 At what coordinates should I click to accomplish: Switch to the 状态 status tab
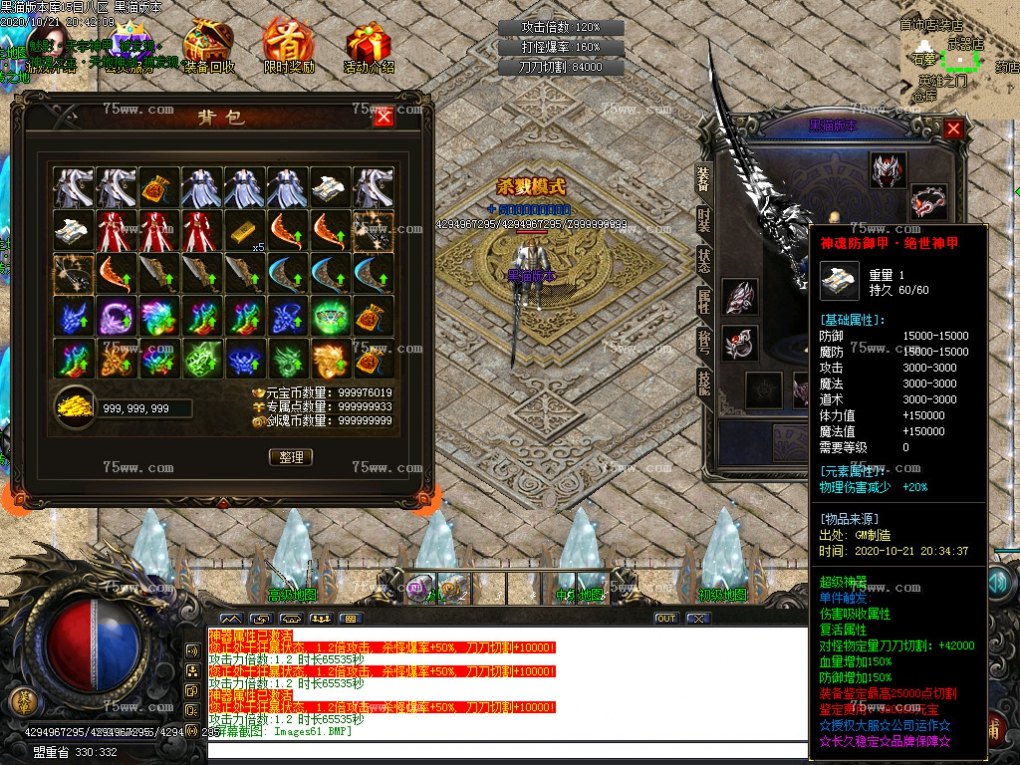coord(703,262)
